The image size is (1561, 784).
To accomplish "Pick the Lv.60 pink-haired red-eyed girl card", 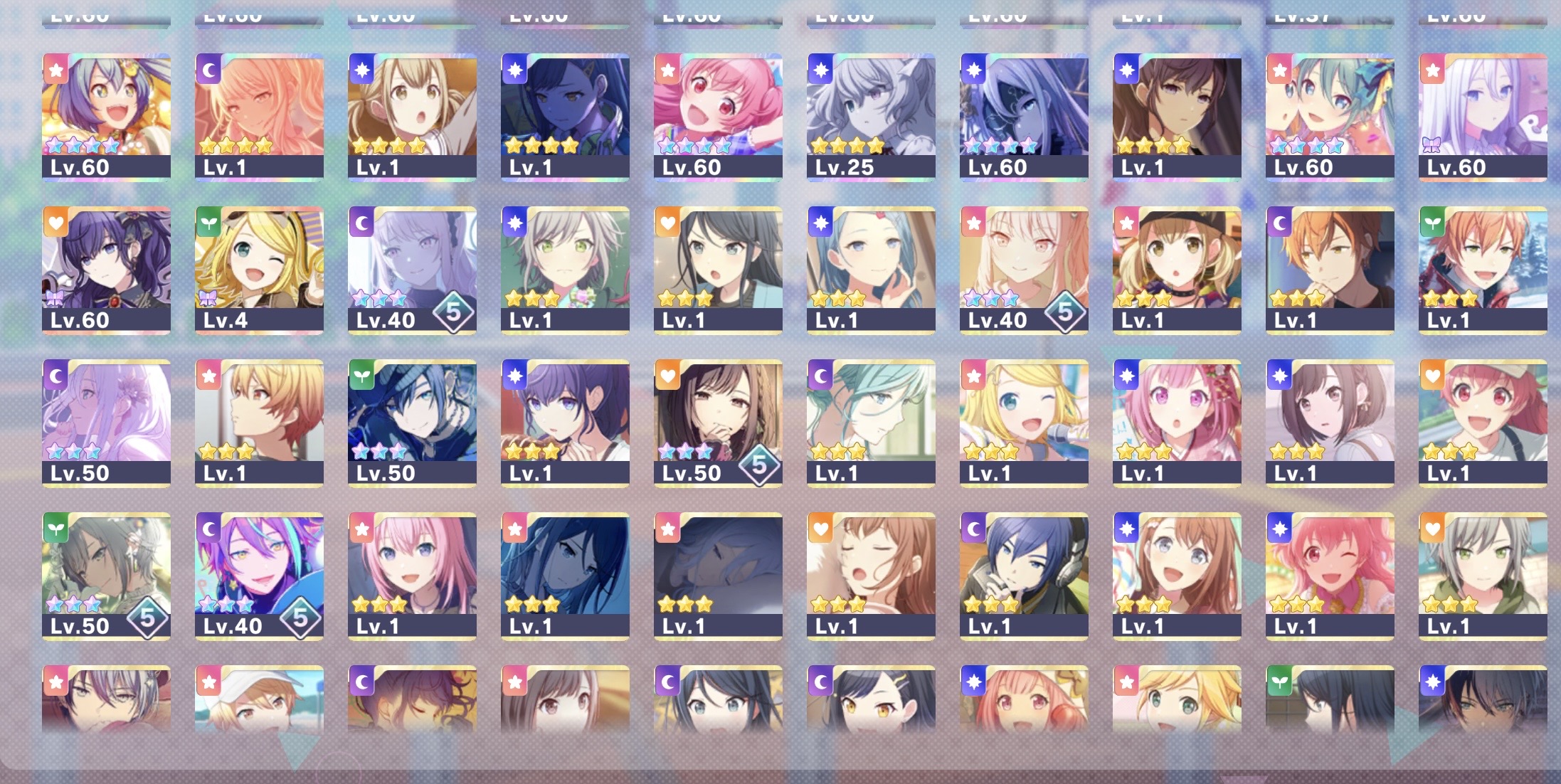I will coord(718,117).
